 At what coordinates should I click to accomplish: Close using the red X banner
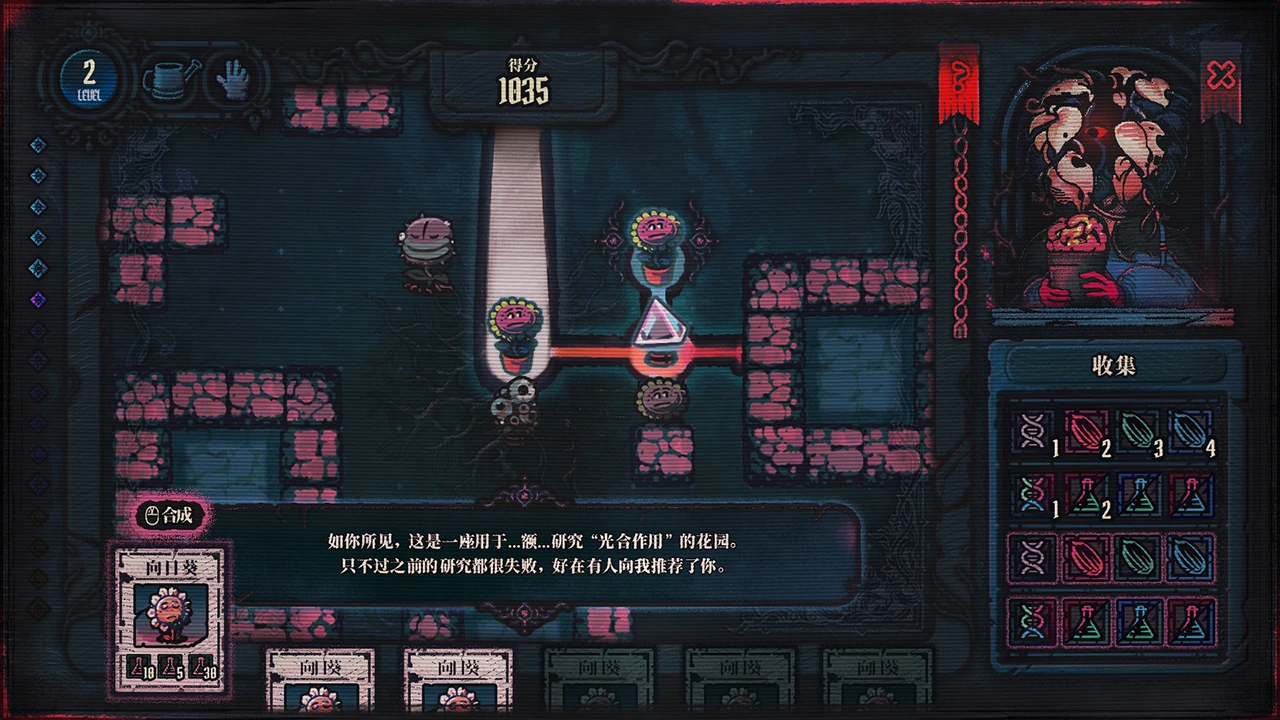1221,78
